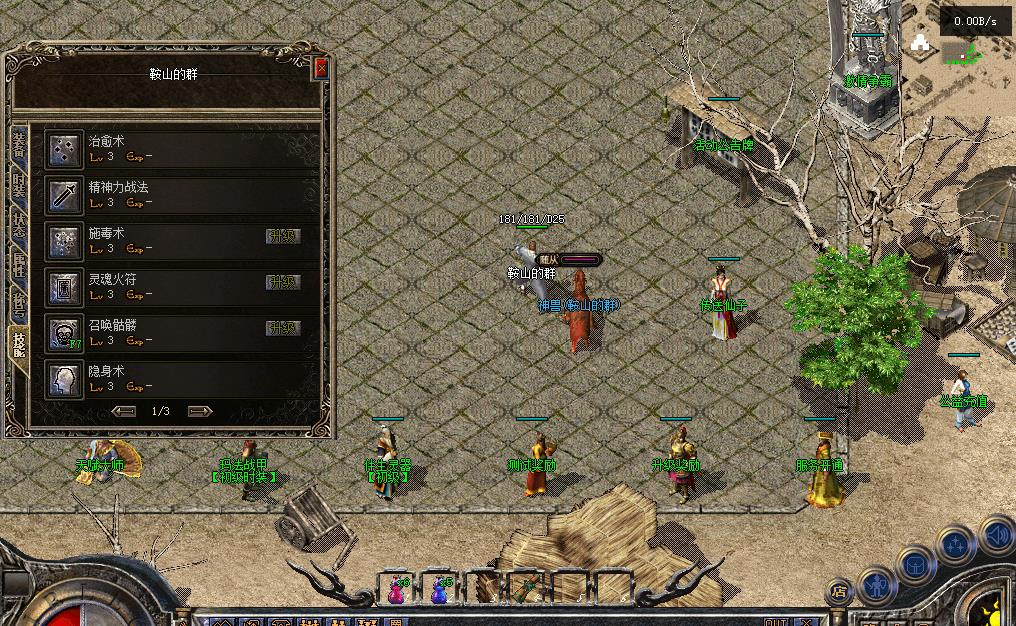This screenshot has height=626, width=1016.
Task: Open the 称号 title tab
Action: (x=19, y=303)
